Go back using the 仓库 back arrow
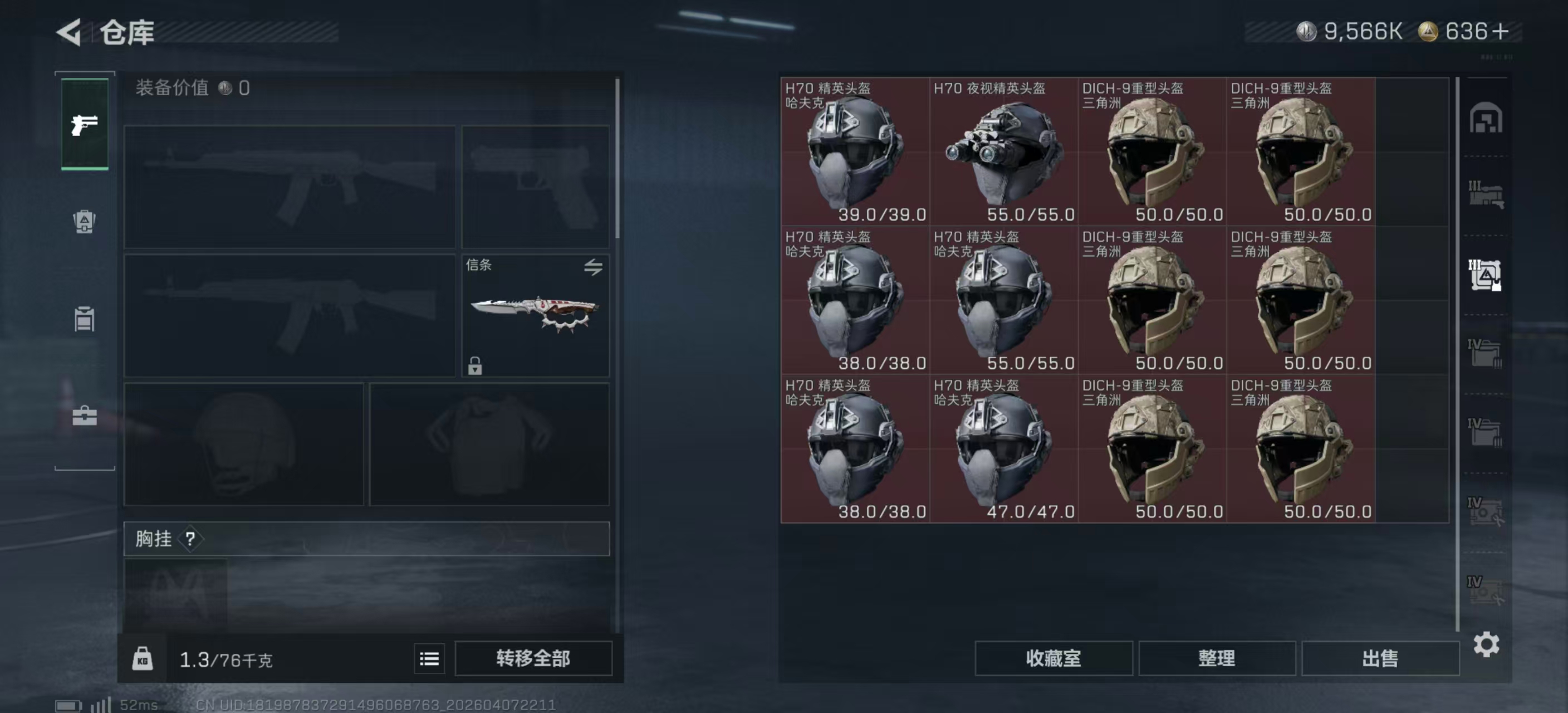The height and width of the screenshot is (713, 1568). tap(69, 32)
